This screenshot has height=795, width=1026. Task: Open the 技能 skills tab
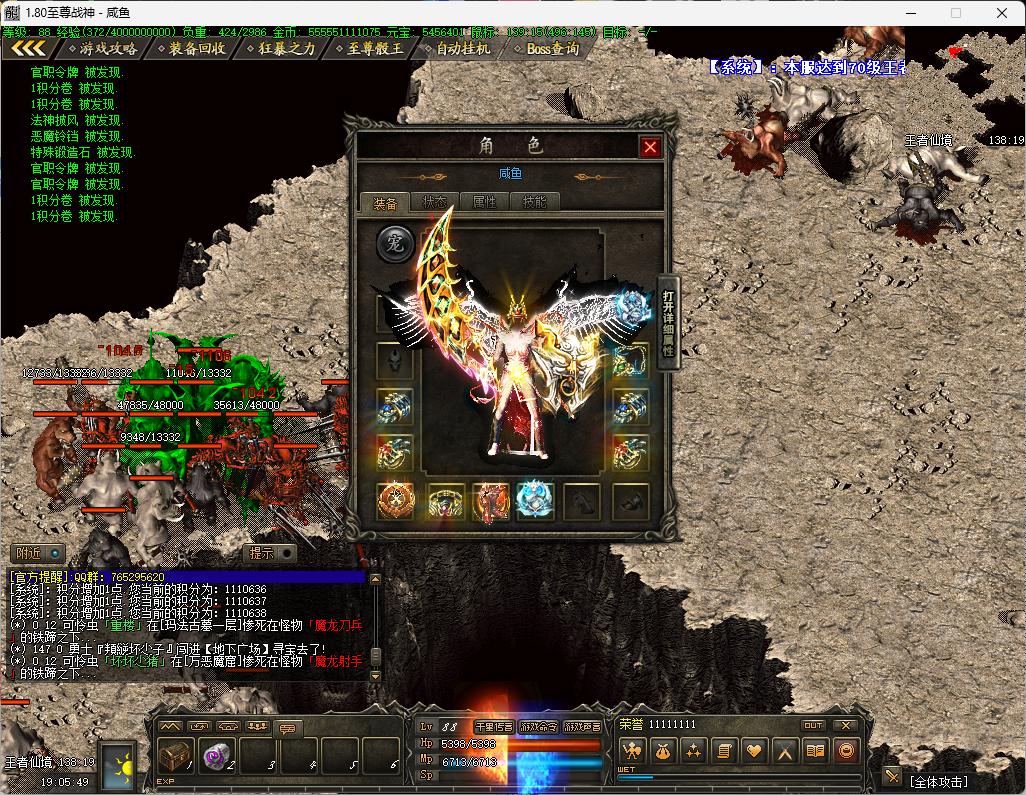click(x=534, y=202)
